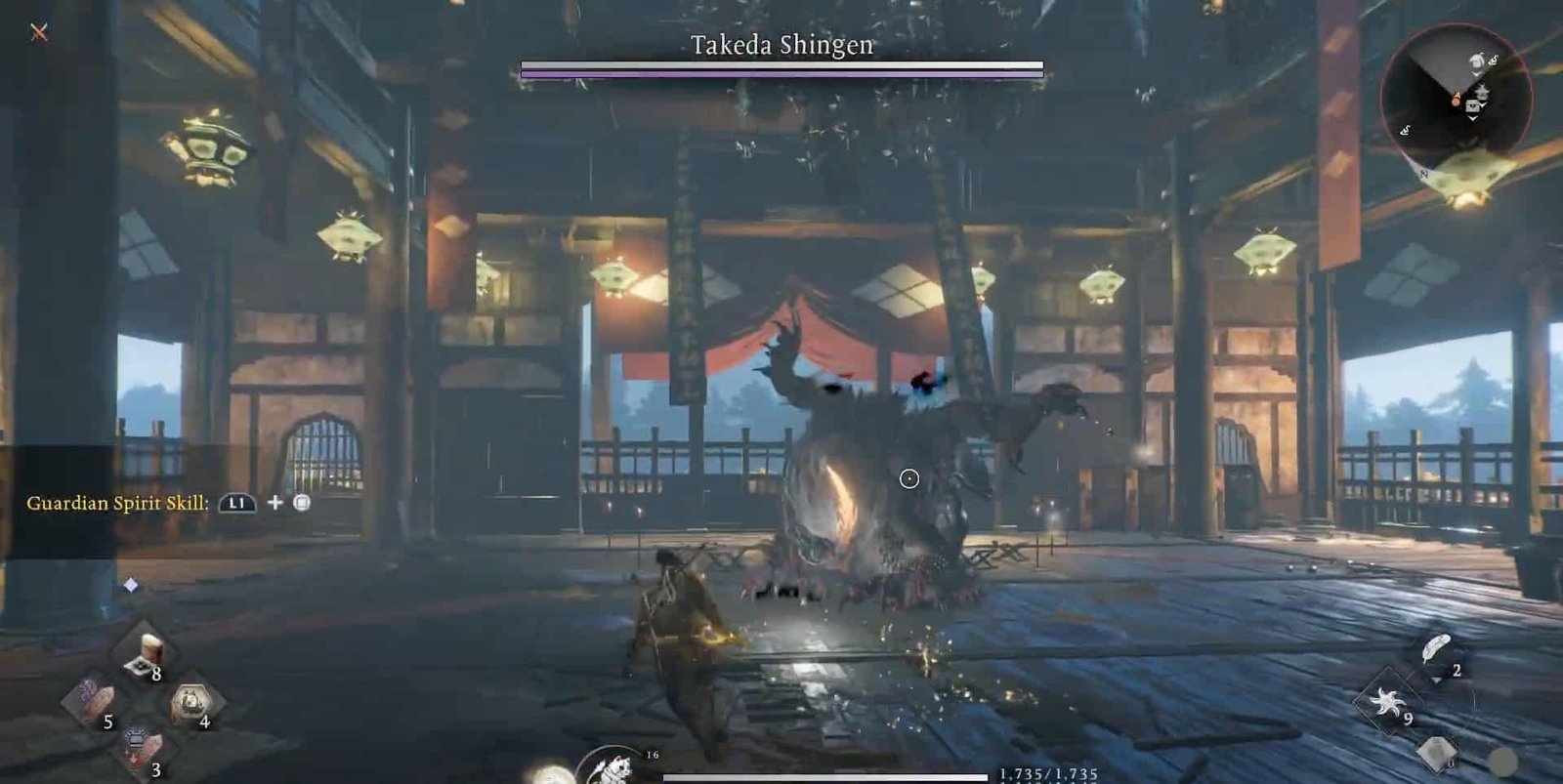Select the hexagonal charm item with count 4
Viewport: 1563px width, 784px height.
coord(191,703)
